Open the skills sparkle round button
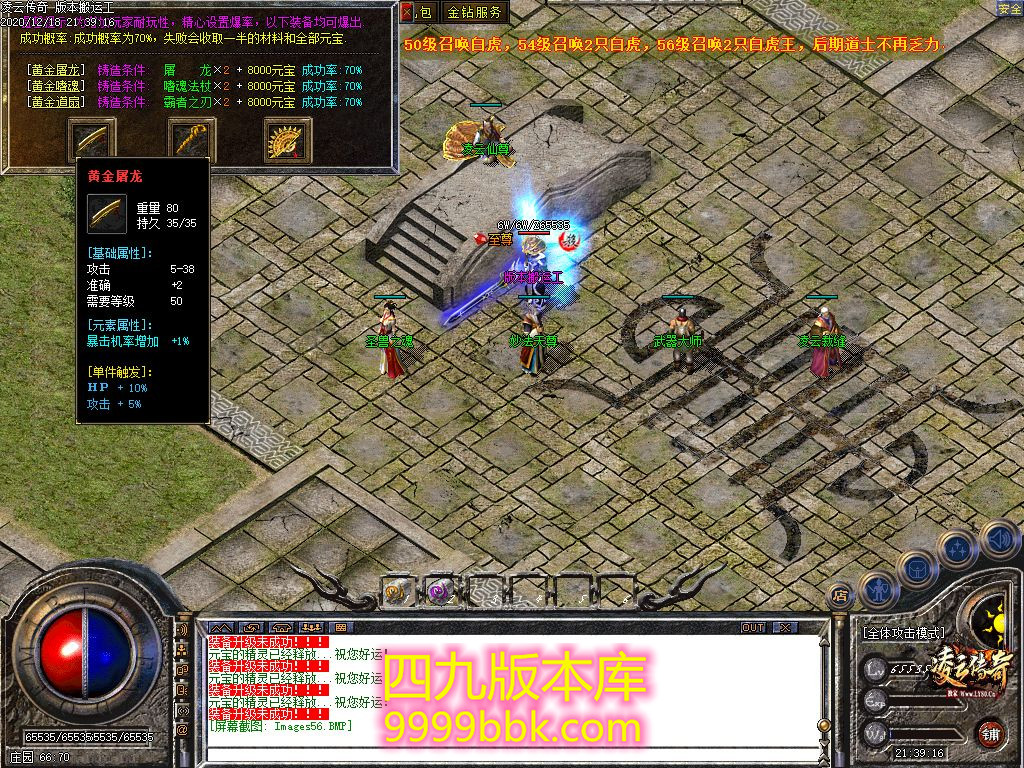The image size is (1024, 768). [x=958, y=548]
